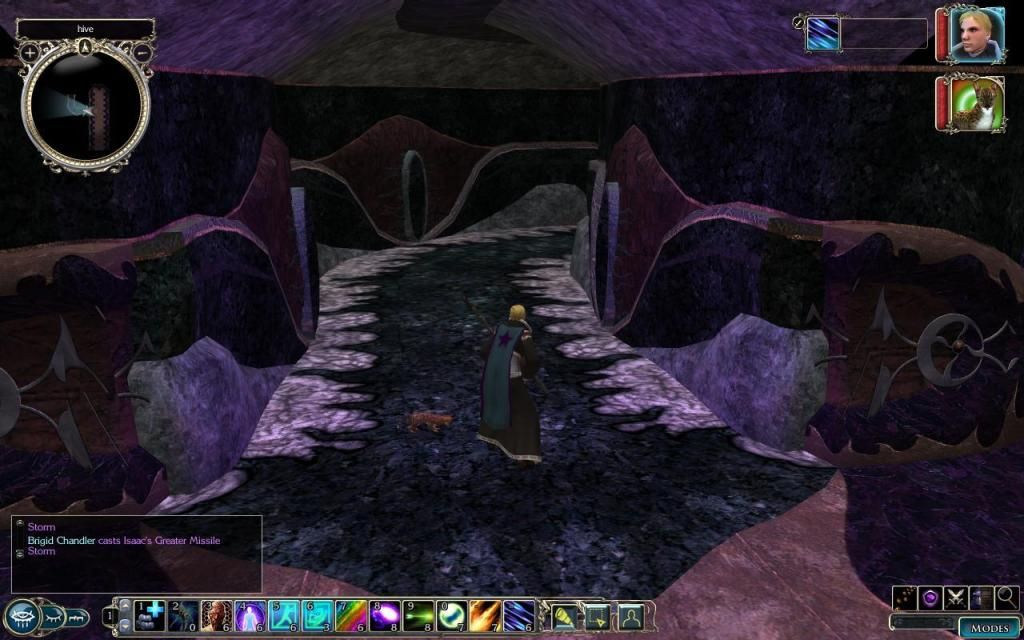This screenshot has width=1024, height=640.
Task: Cast the orange fiery streak spell
Action: (486, 614)
